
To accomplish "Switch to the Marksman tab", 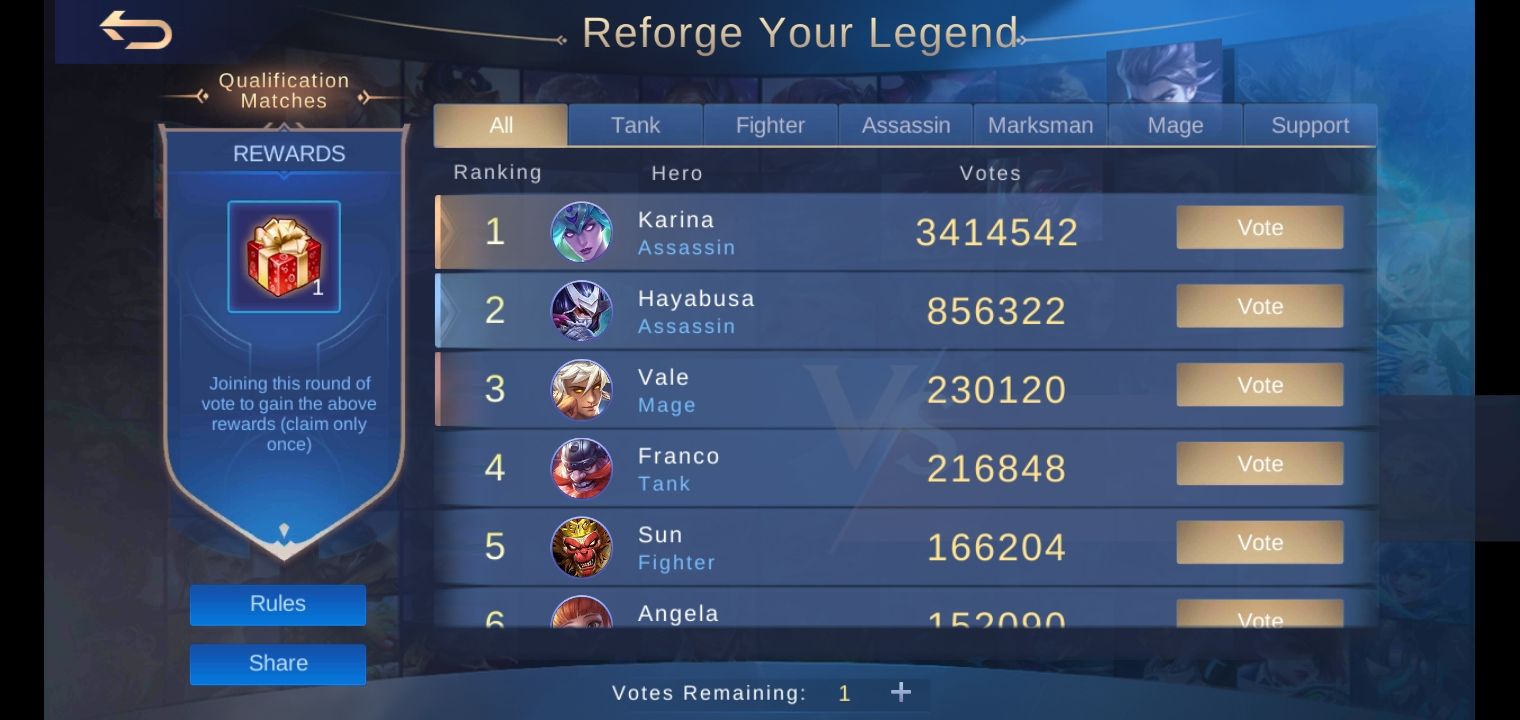I will point(1040,124).
